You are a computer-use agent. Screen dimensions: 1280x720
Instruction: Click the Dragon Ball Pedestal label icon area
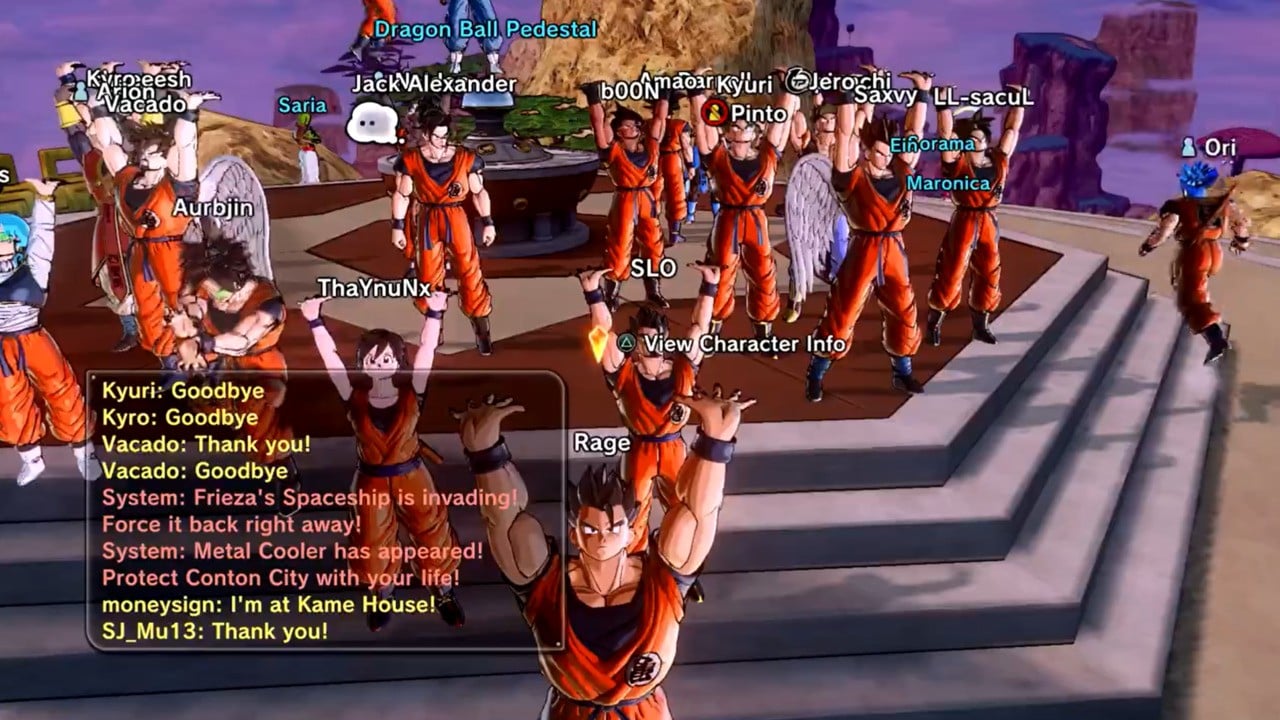point(485,30)
